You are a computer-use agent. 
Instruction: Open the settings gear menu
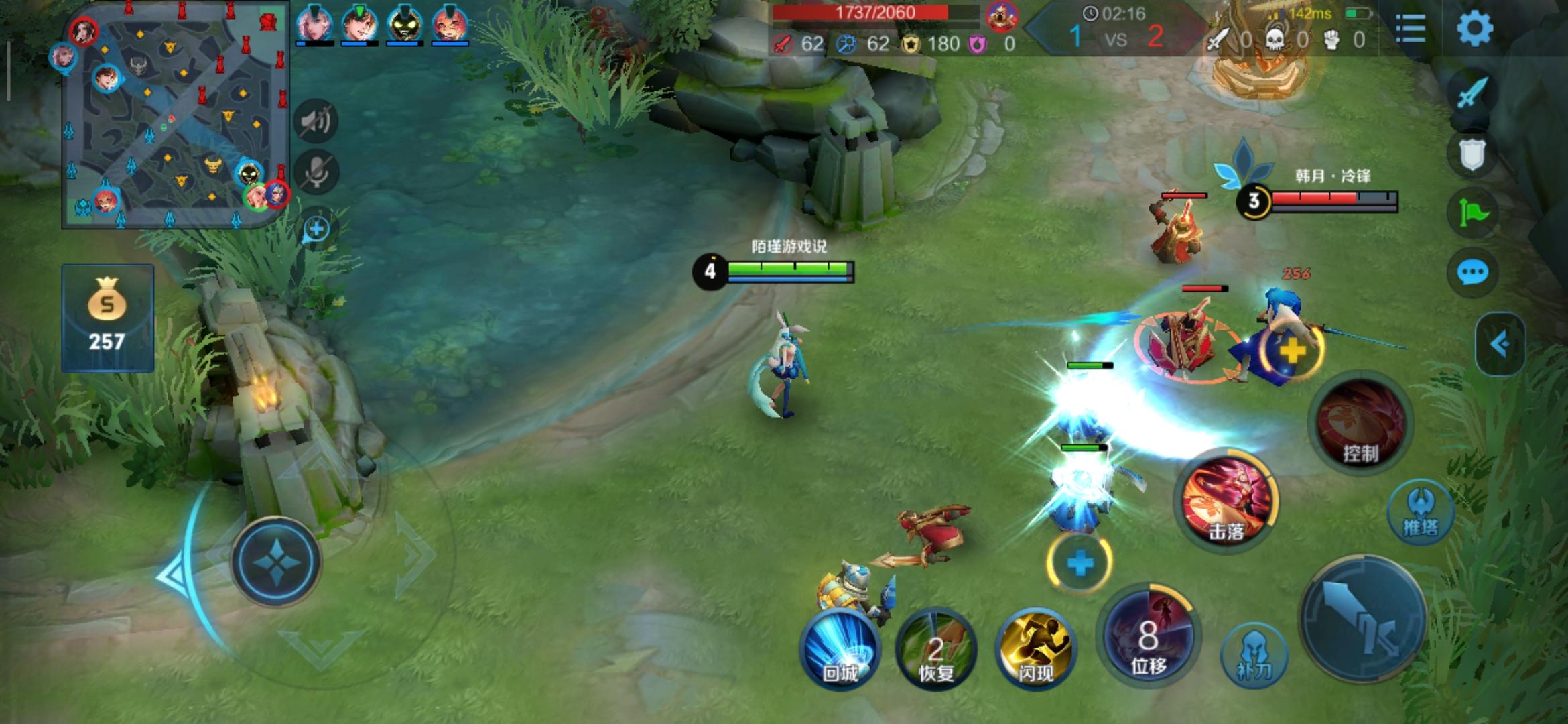point(1474,28)
